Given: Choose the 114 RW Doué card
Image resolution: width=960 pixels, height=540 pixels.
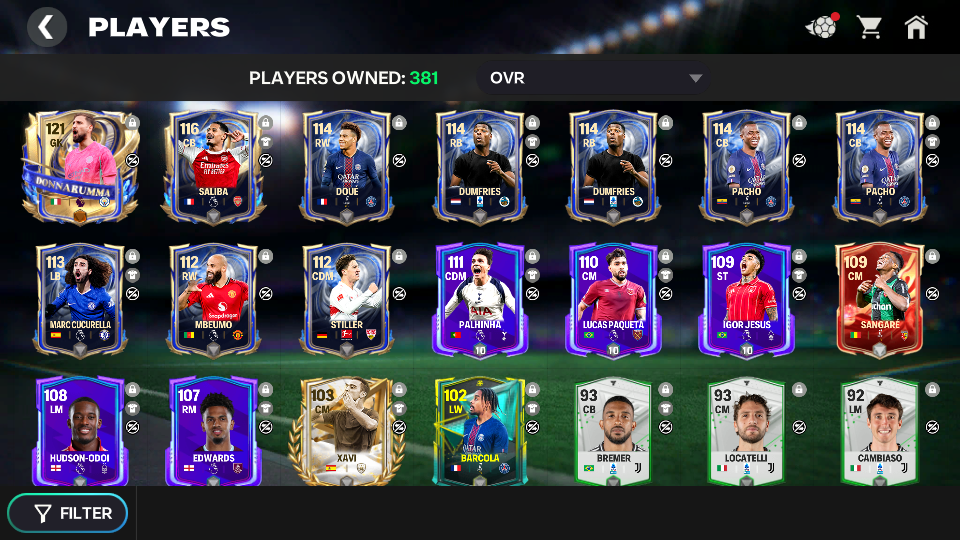Looking at the screenshot, I should click(x=345, y=166).
